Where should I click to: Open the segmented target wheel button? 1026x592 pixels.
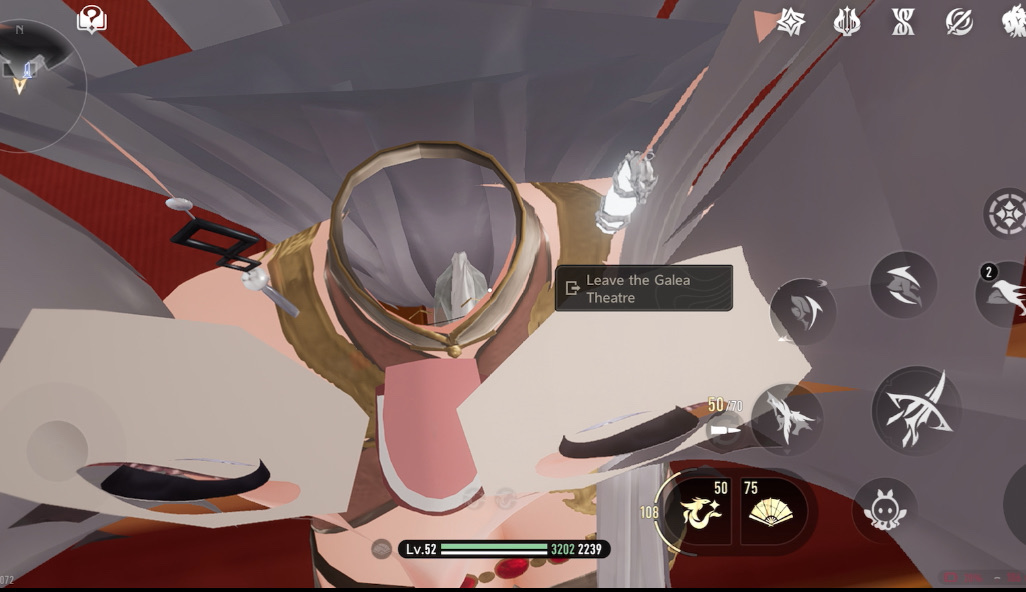click(x=1004, y=213)
